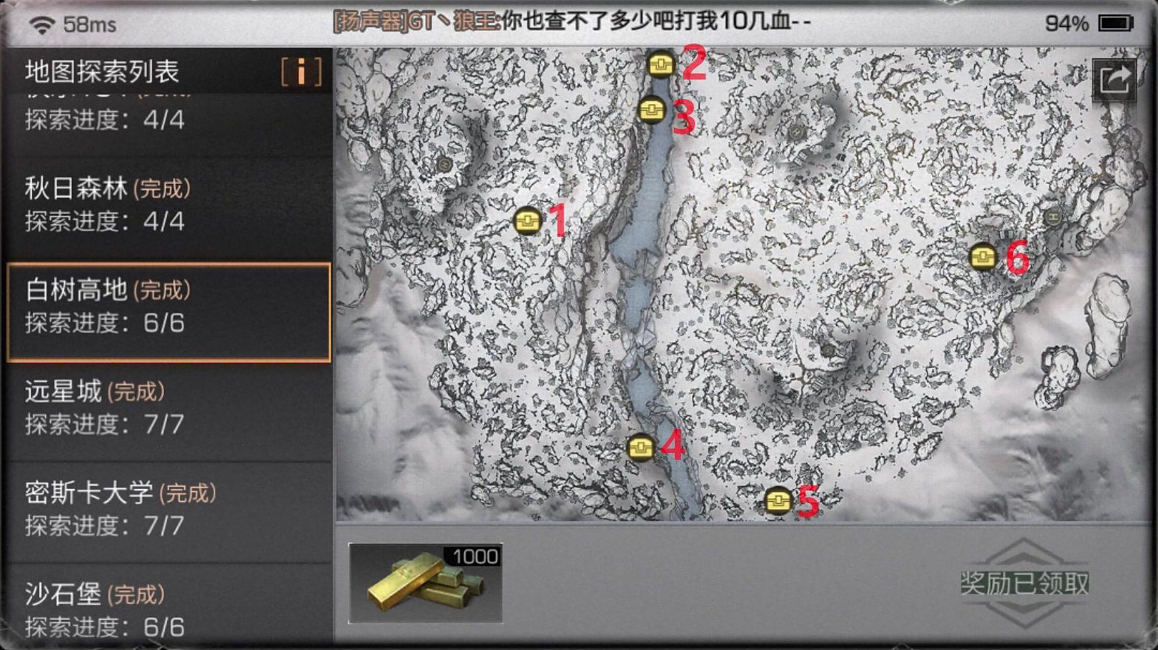Select treasure chest marker number 6
Image resolution: width=1158 pixels, height=650 pixels.
pyautogui.click(x=983, y=257)
